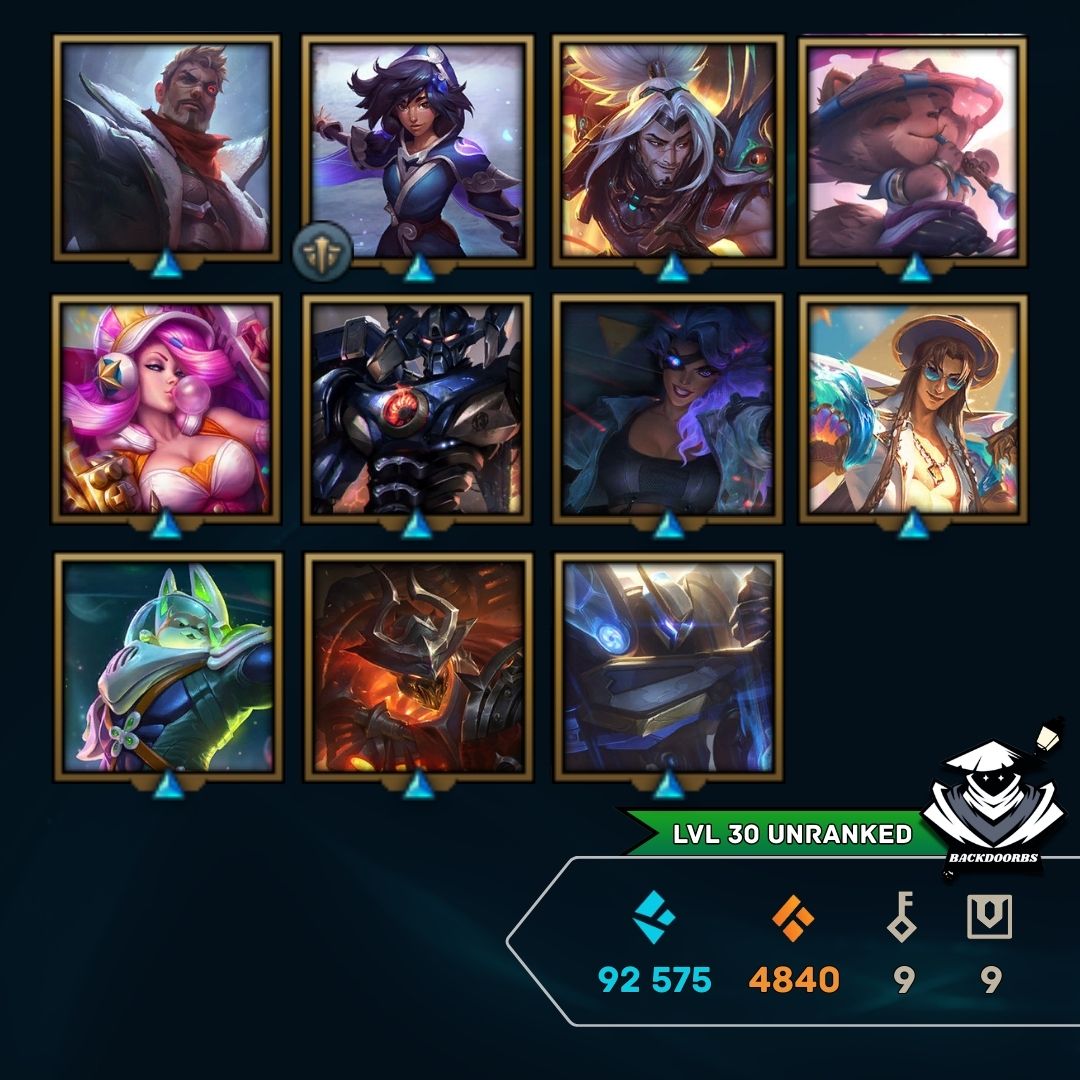Pick the pink-haired Miss Fortune bubblegum skin
Viewport: 1080px width, 1080px height.
click(166, 408)
